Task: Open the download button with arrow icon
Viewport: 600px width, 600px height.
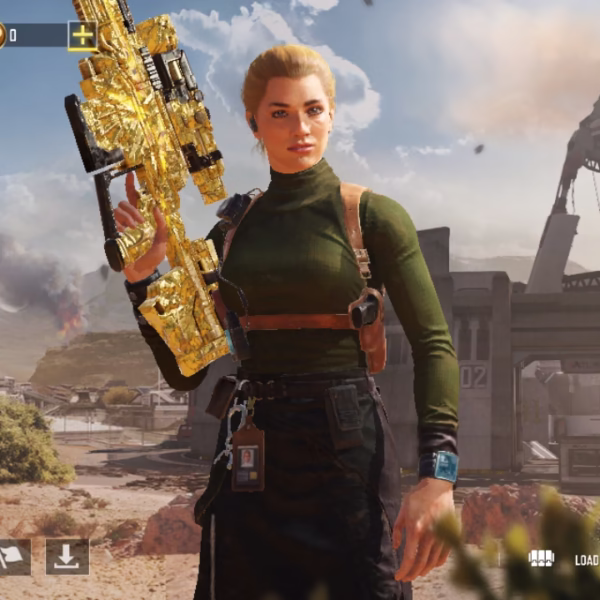Action: point(67,557)
